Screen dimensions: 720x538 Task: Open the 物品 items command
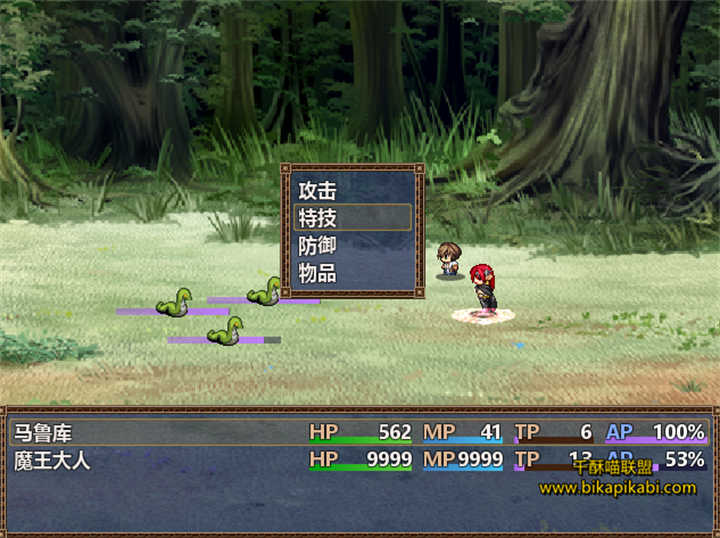(352, 273)
